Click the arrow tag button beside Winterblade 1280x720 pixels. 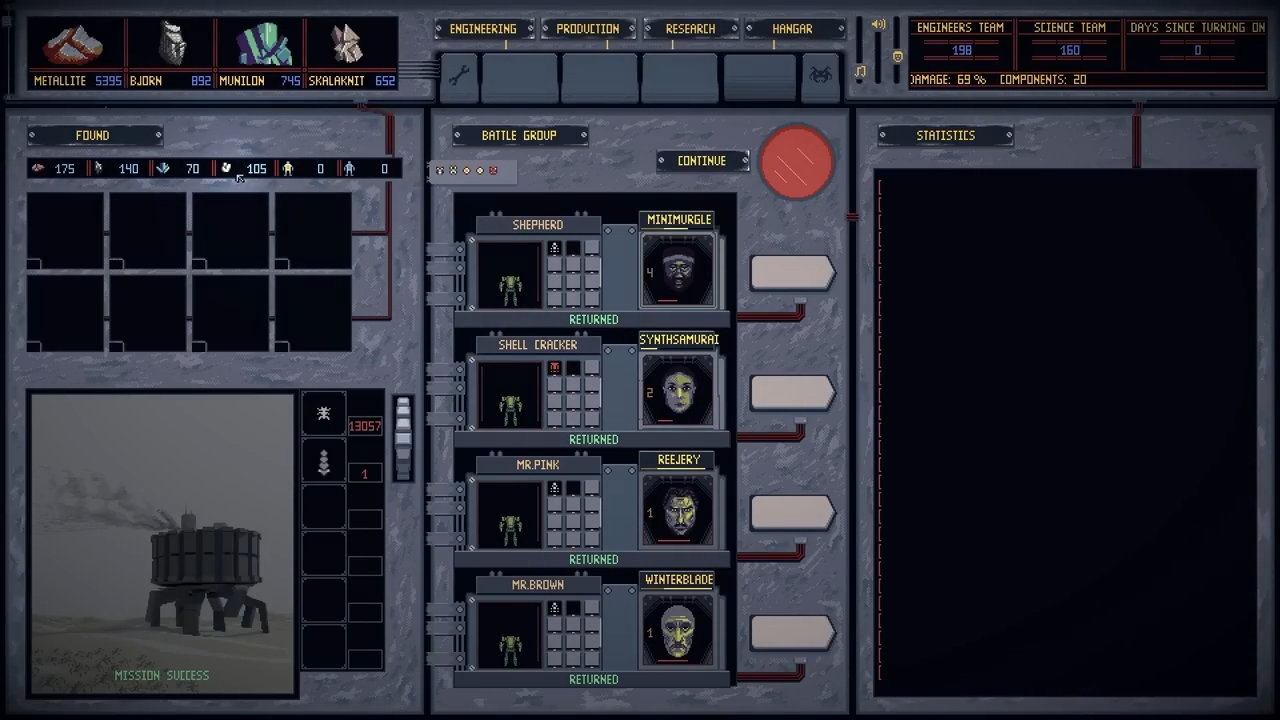pos(791,633)
